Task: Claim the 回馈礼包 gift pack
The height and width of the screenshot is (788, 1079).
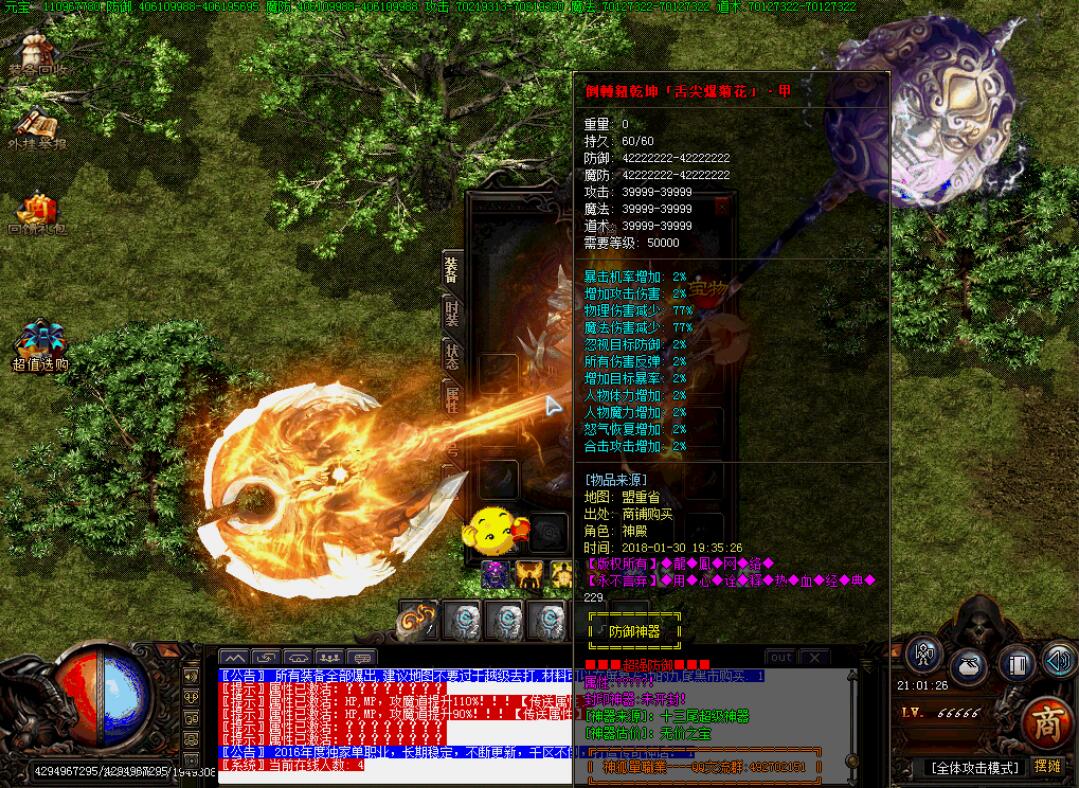Action: (x=37, y=213)
